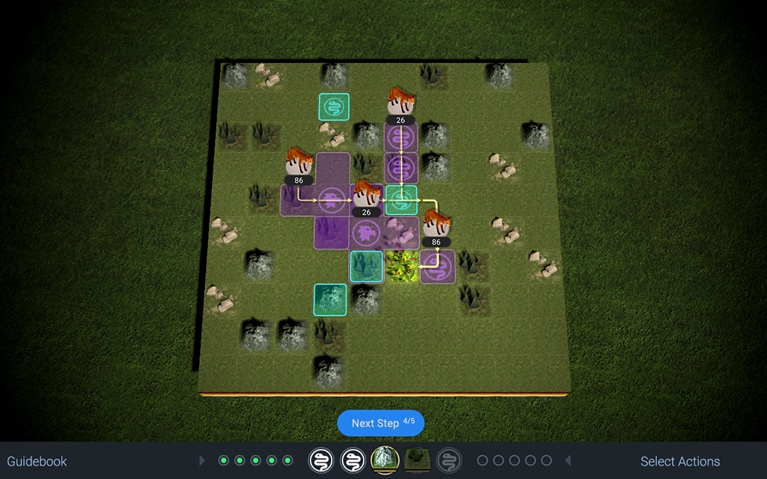Screen dimensions: 767x479
Task: Select the bright yellow-green bush tile
Action: [x=402, y=266]
